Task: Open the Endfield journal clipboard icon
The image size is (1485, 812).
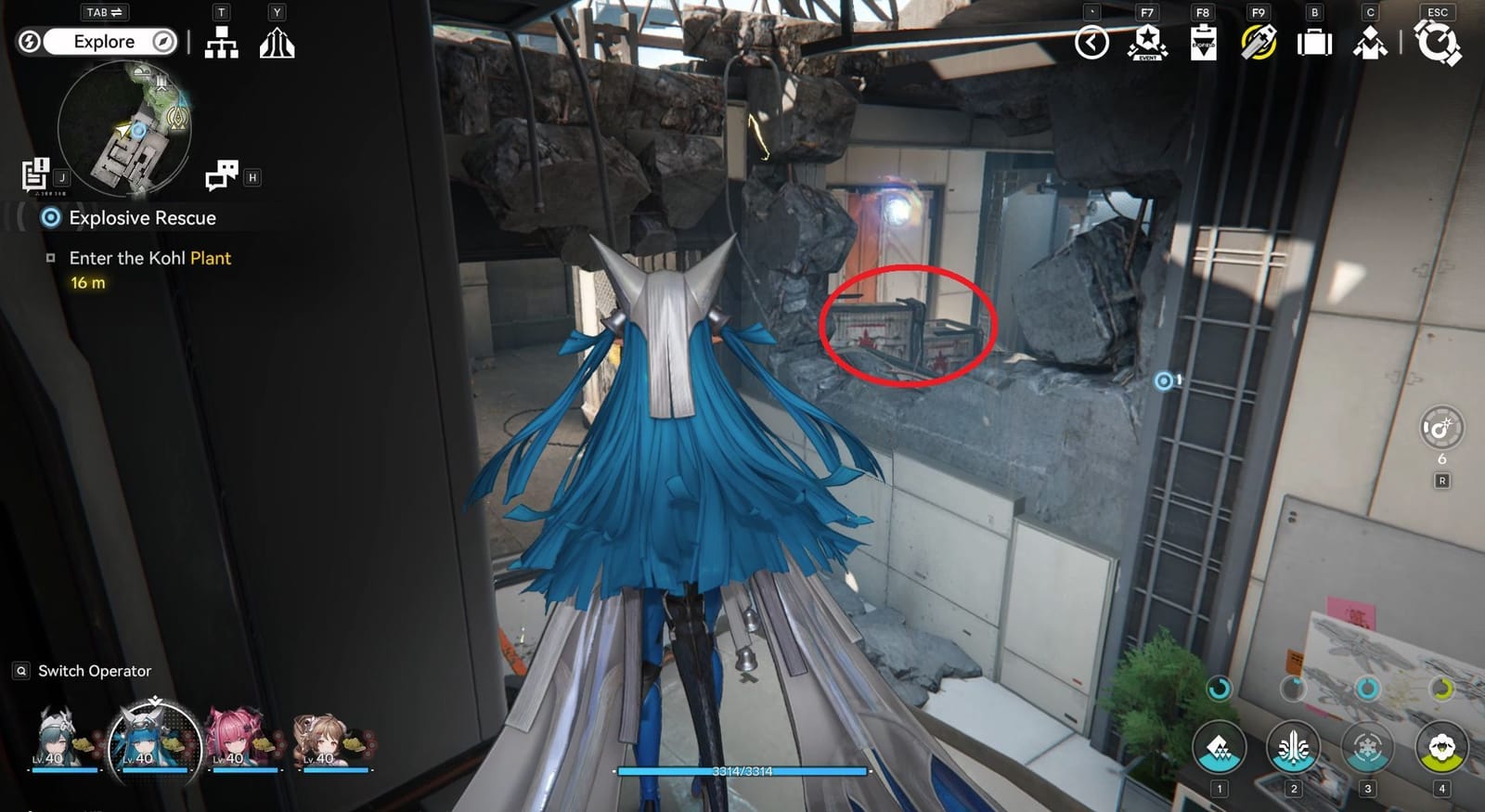Action: tap(1204, 43)
